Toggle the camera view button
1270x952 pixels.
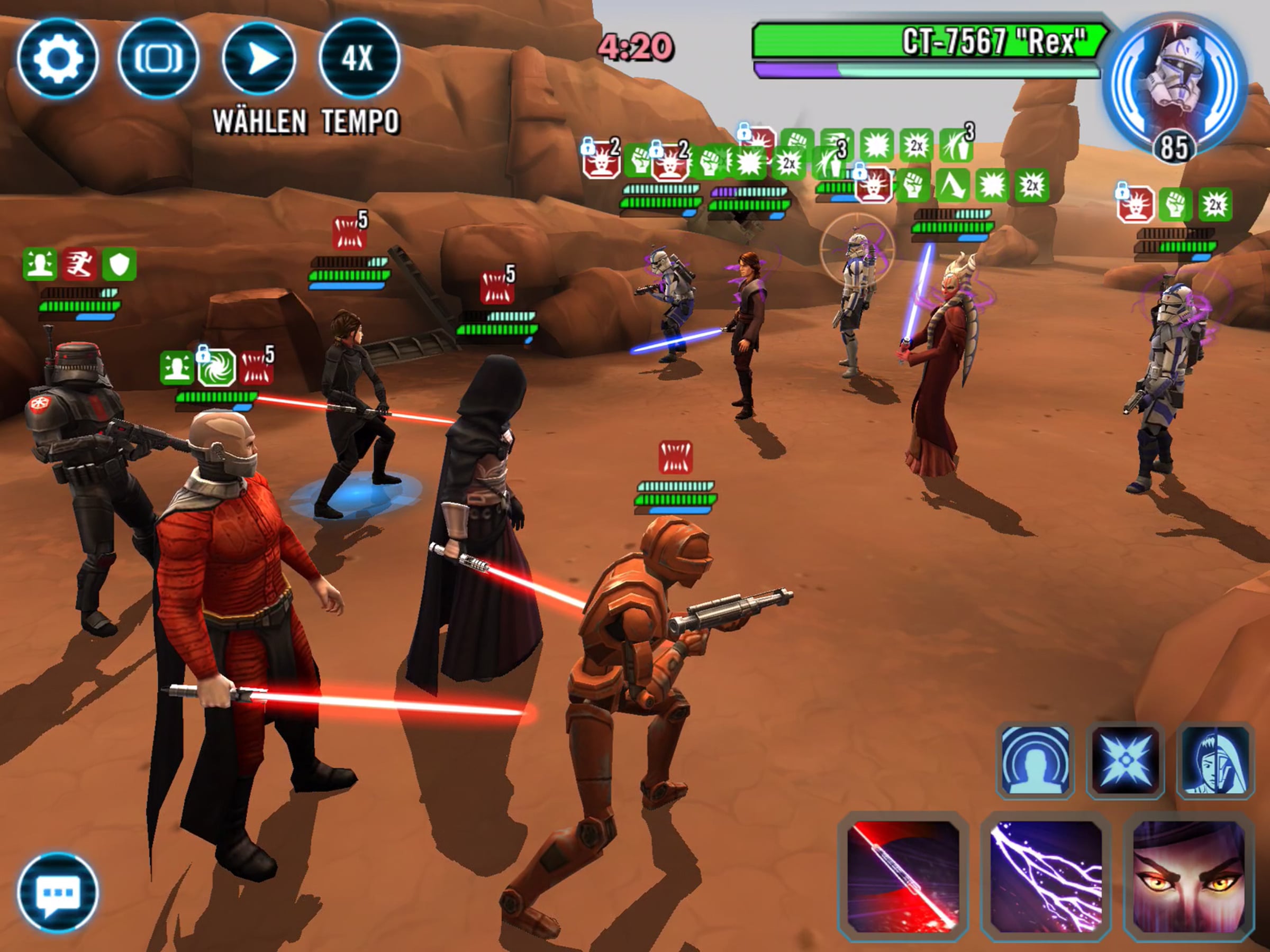(158, 59)
